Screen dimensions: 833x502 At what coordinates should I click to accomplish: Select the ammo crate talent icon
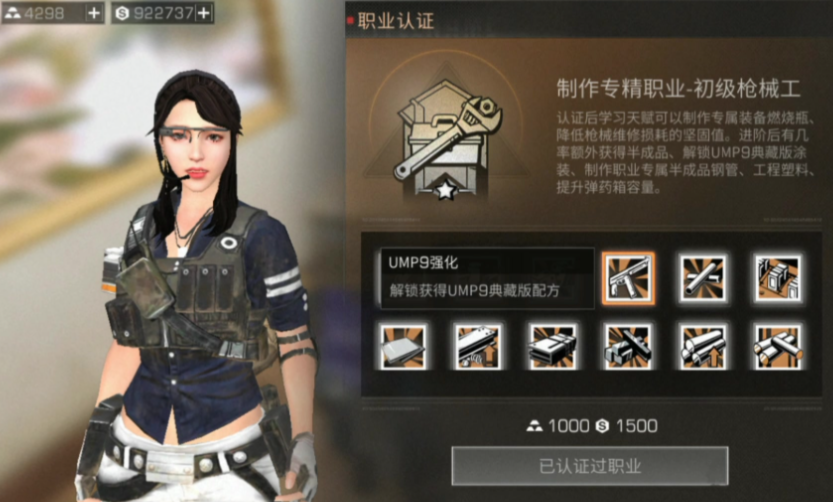point(553,346)
